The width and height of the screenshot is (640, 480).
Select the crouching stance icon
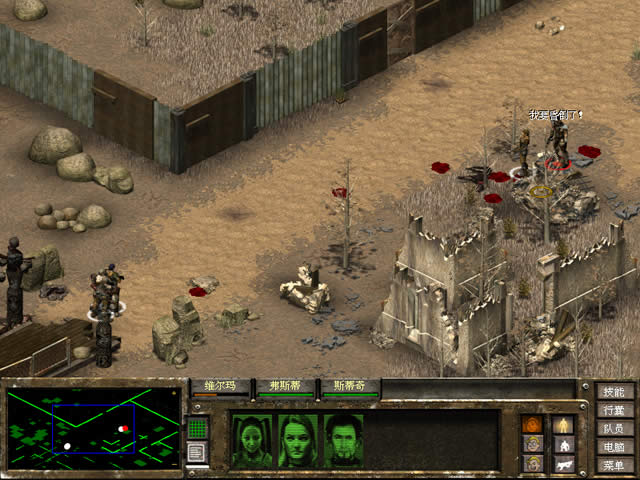coord(563,444)
